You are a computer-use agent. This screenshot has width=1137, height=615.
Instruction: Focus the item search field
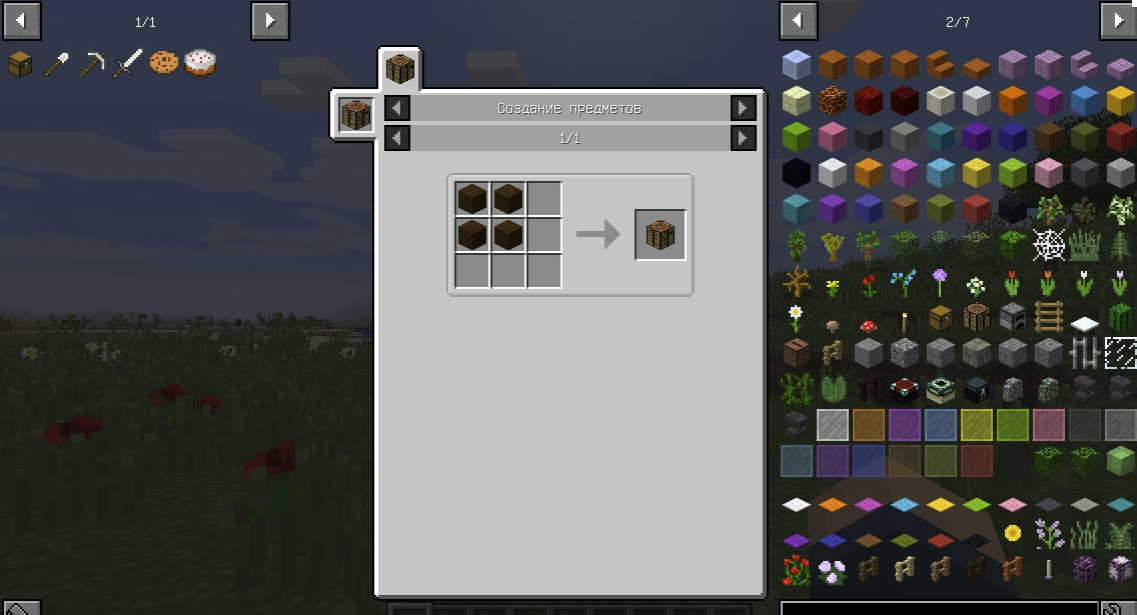coord(940,608)
